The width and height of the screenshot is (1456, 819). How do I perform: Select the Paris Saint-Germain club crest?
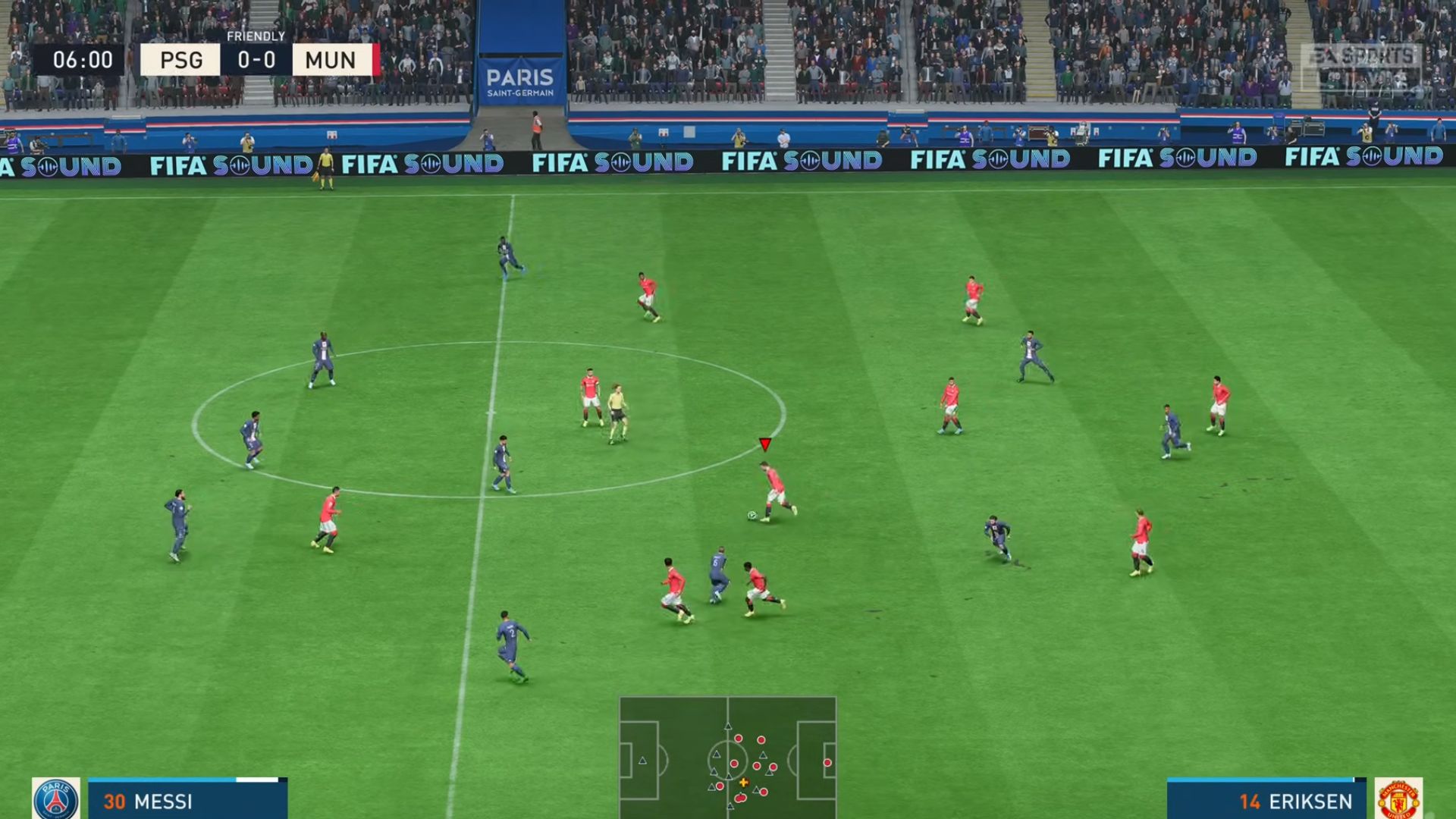point(56,799)
